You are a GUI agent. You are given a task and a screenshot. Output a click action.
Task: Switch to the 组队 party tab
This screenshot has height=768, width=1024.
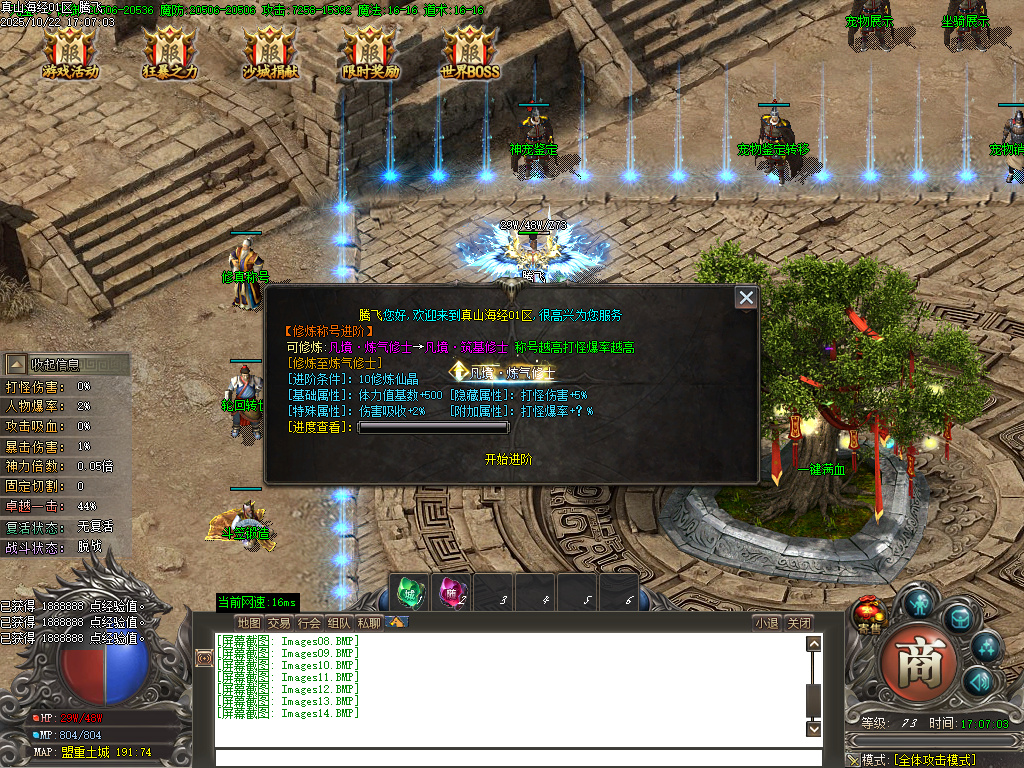(339, 622)
